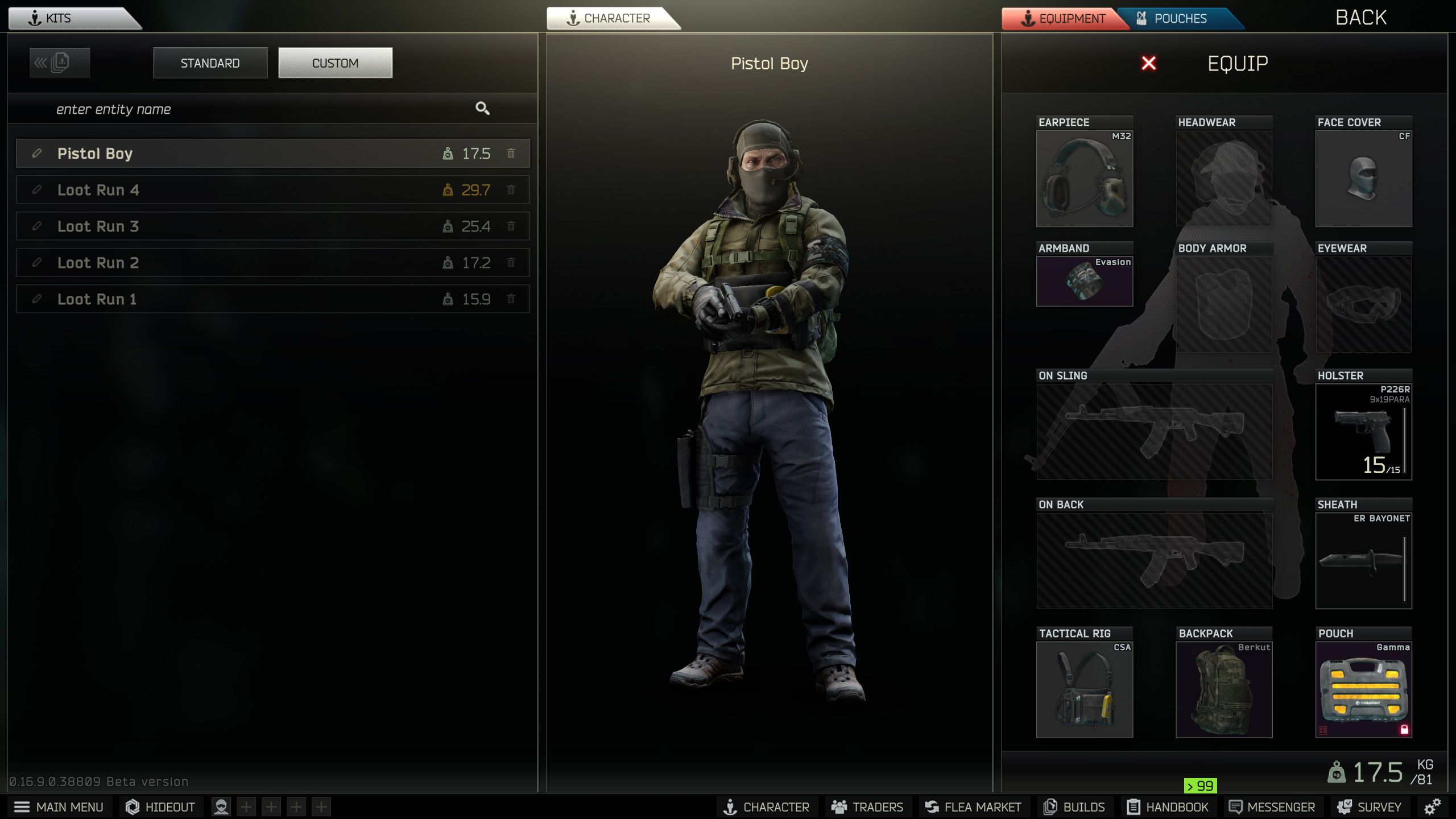
Task: Select the Gamma pouch container
Action: click(x=1363, y=689)
